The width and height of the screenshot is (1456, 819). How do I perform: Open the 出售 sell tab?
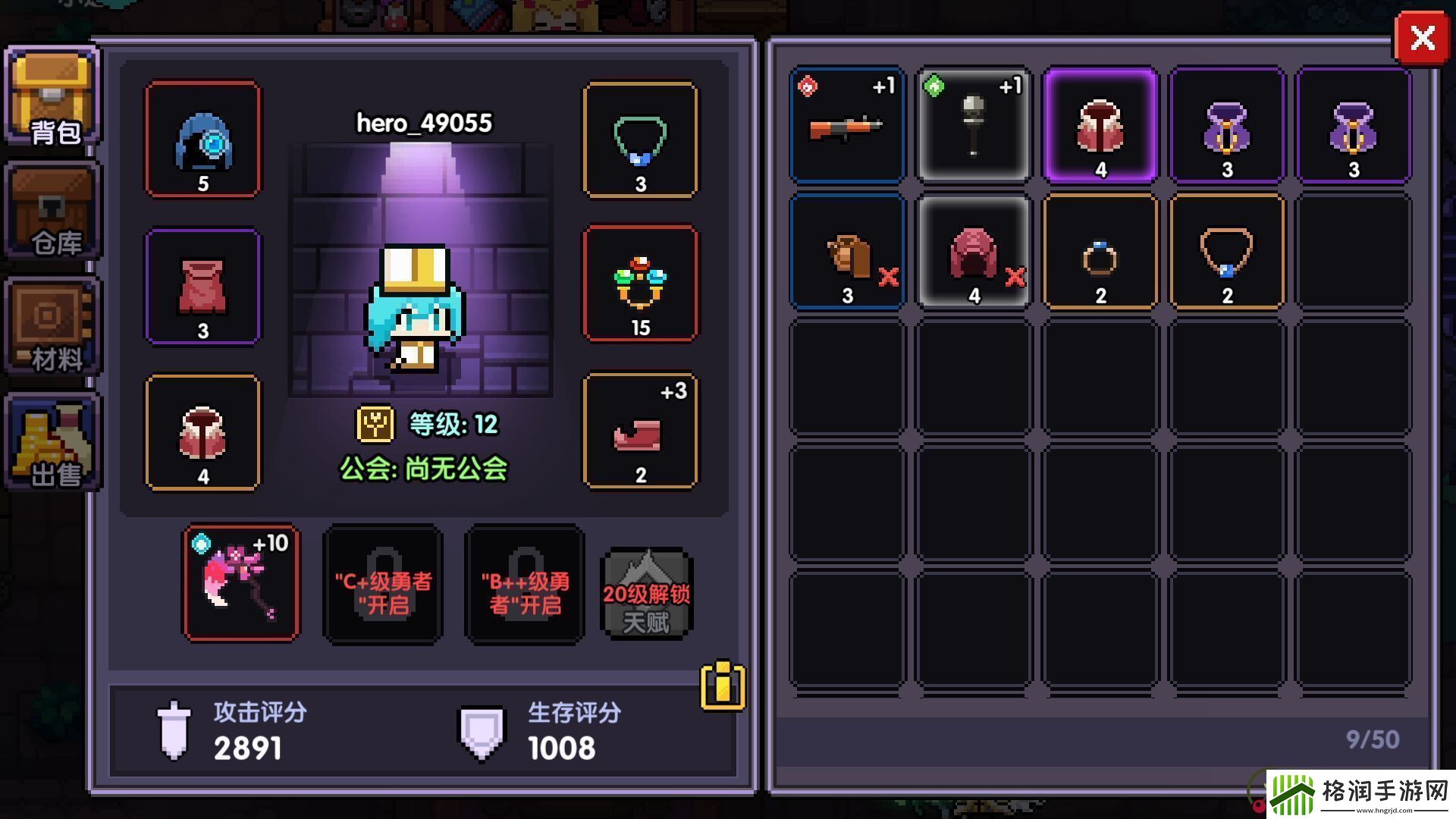[x=52, y=443]
